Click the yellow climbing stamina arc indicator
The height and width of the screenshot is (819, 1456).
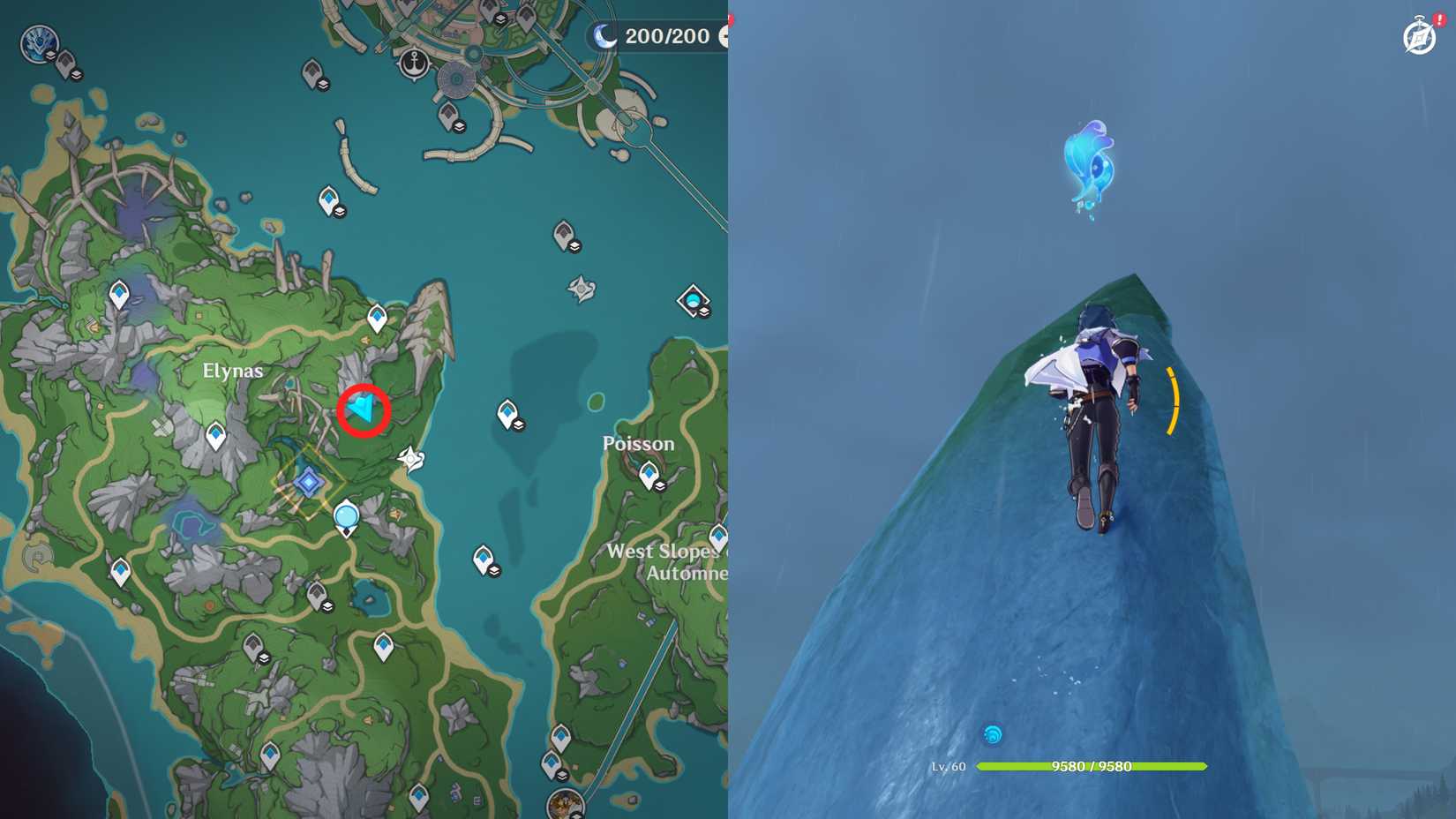pos(1174,402)
